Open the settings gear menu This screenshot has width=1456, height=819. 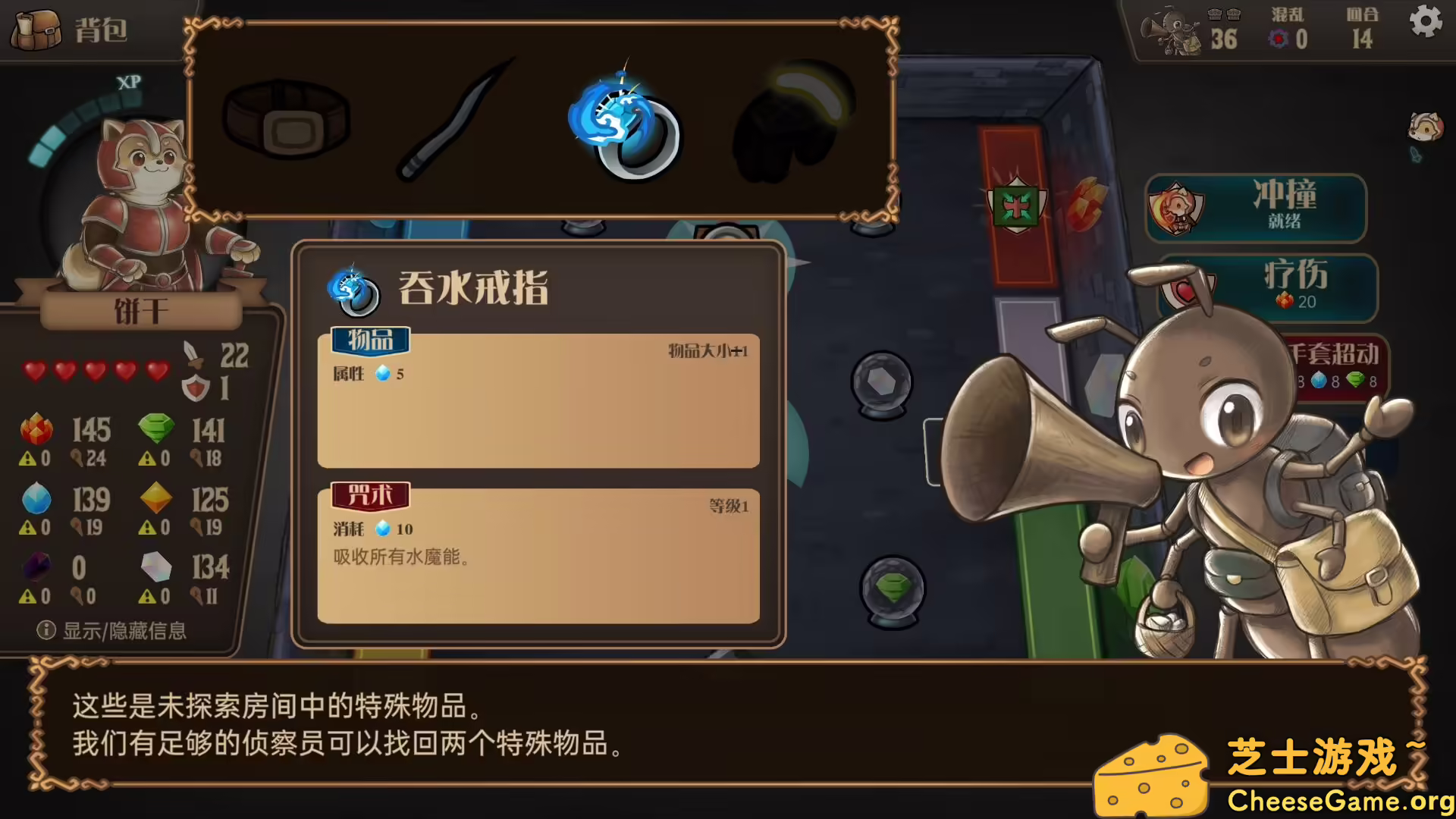click(x=1426, y=22)
